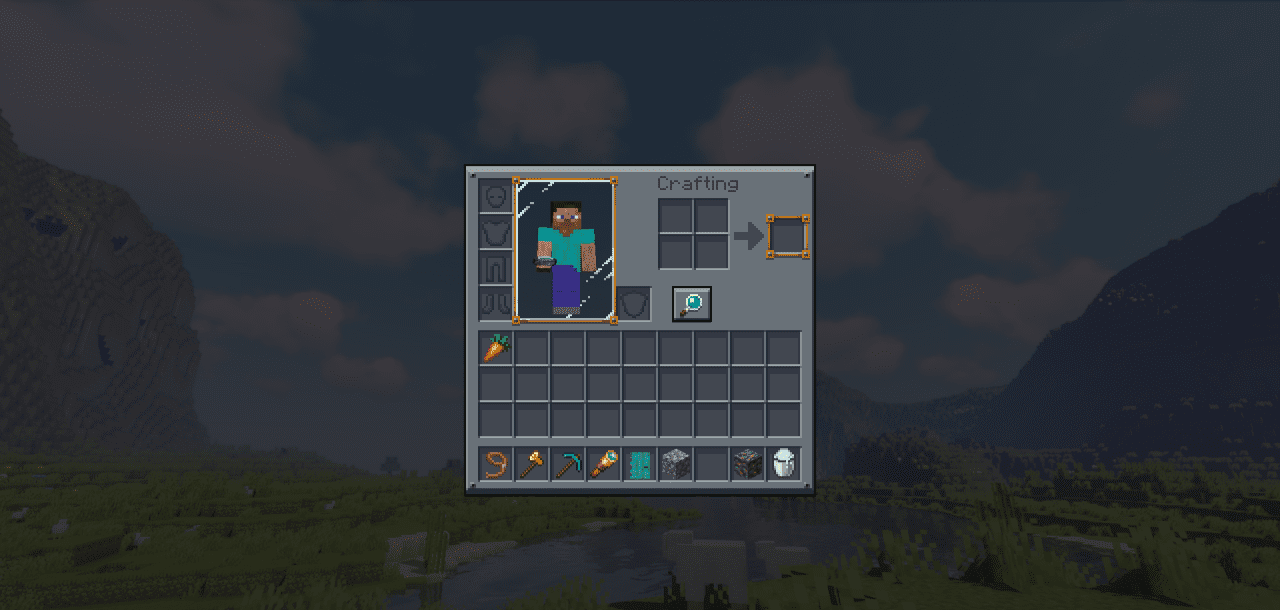Screen dimensions: 1280x610
Task: Click the empty boots armor slot
Action: [496, 303]
